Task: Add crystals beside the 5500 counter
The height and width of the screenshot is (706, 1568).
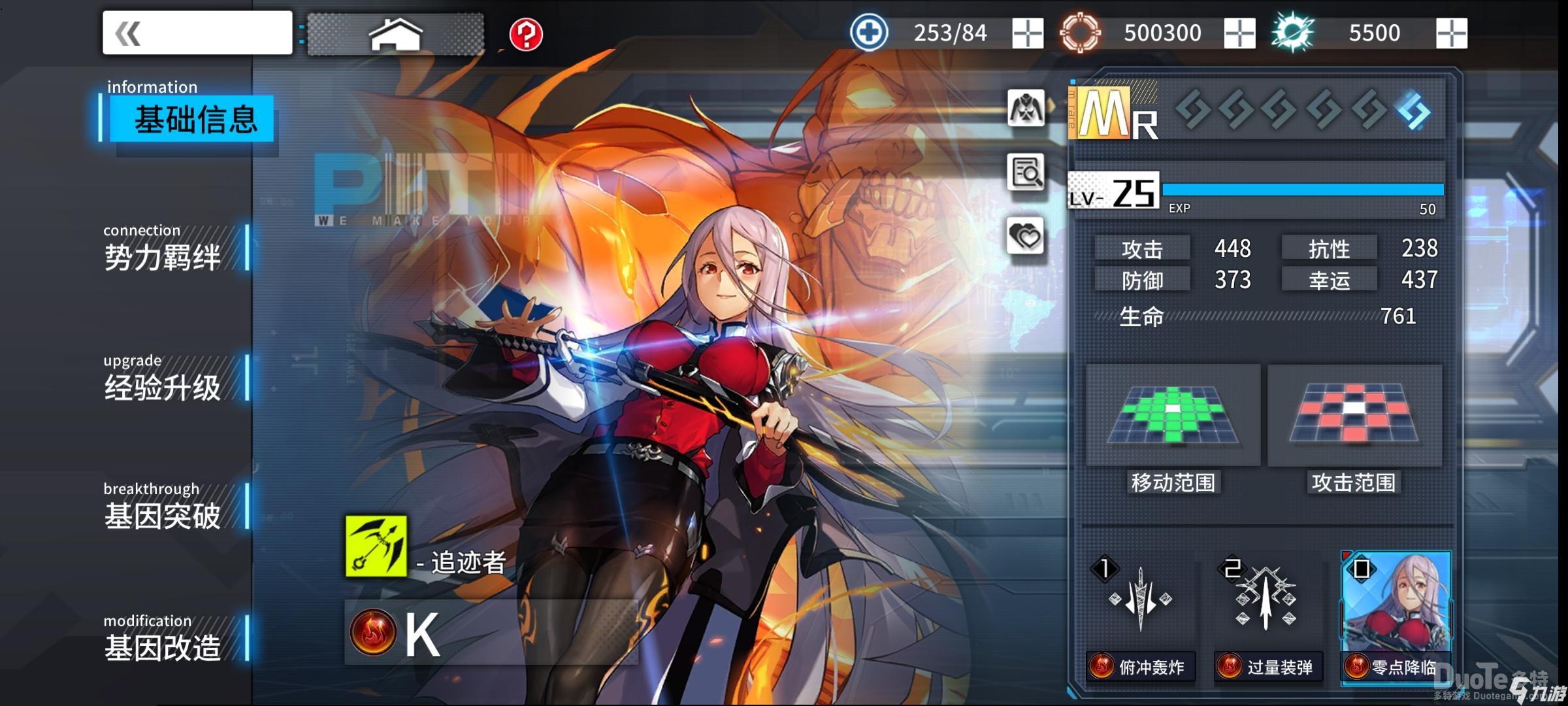Action: [x=1452, y=33]
